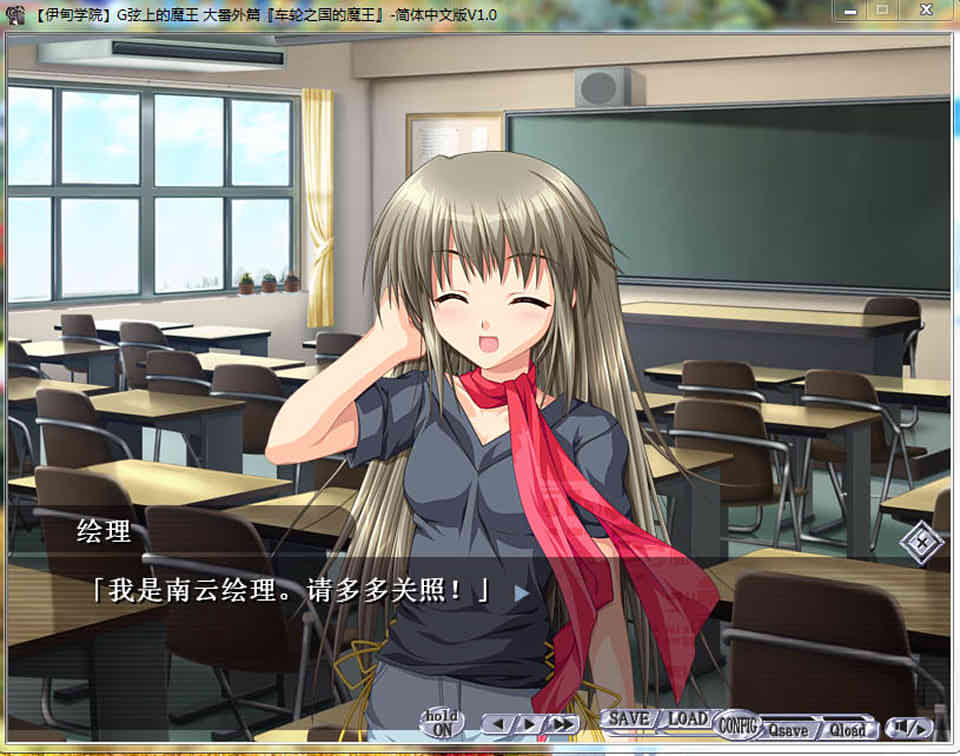960x756 pixels.
Task: Minimize the game window
Action: (848, 10)
